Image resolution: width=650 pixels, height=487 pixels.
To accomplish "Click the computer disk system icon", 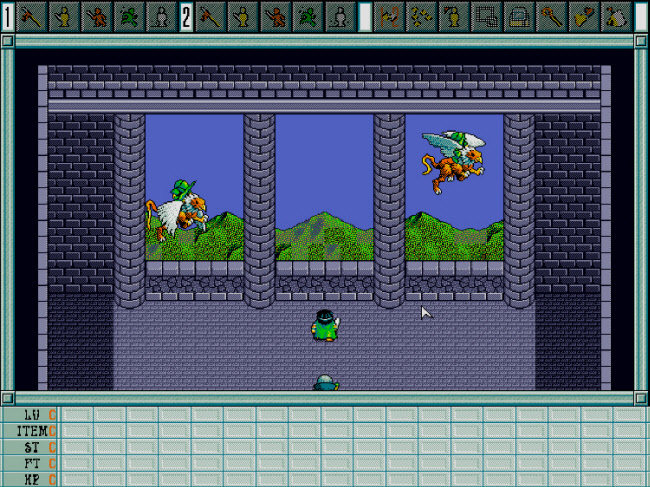I will pyautogui.click(x=519, y=16).
